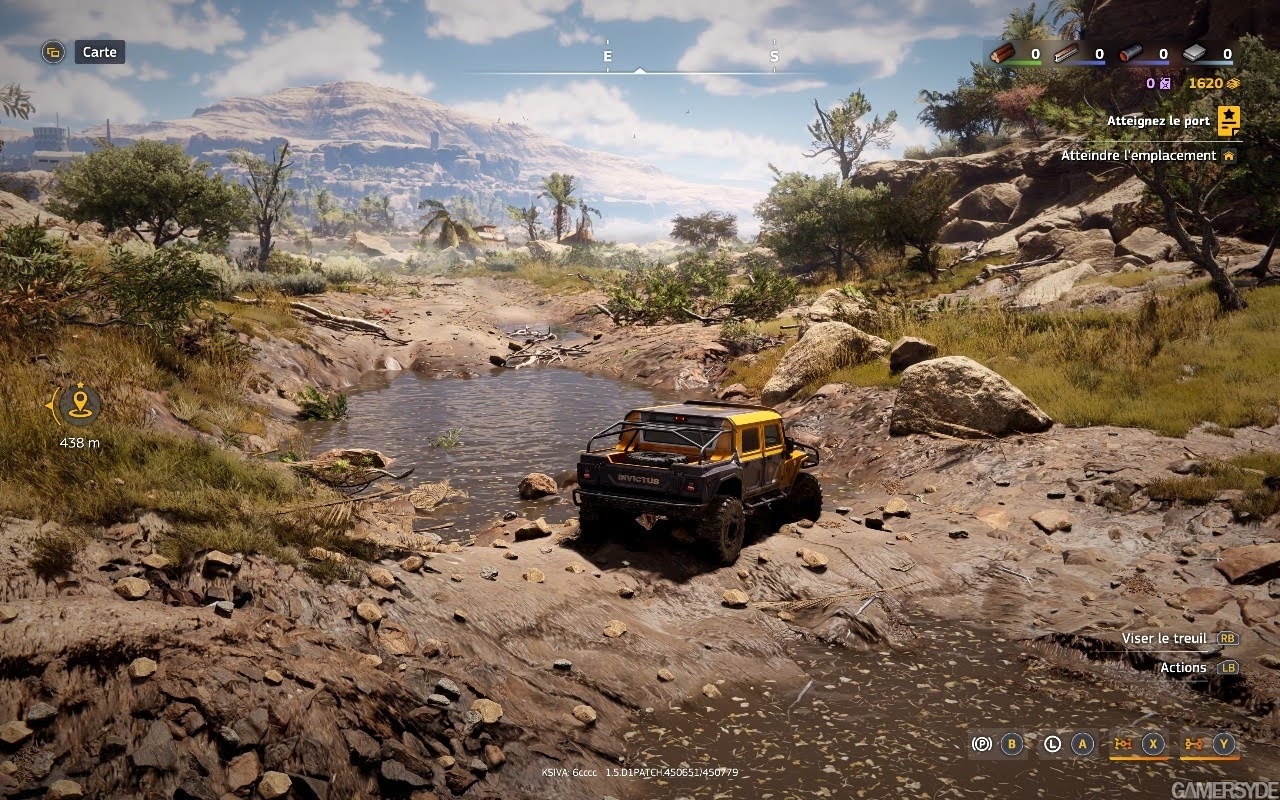Select the 'Atteindre l'emplacement' objective
The width and height of the screenshot is (1280, 800).
[1139, 156]
